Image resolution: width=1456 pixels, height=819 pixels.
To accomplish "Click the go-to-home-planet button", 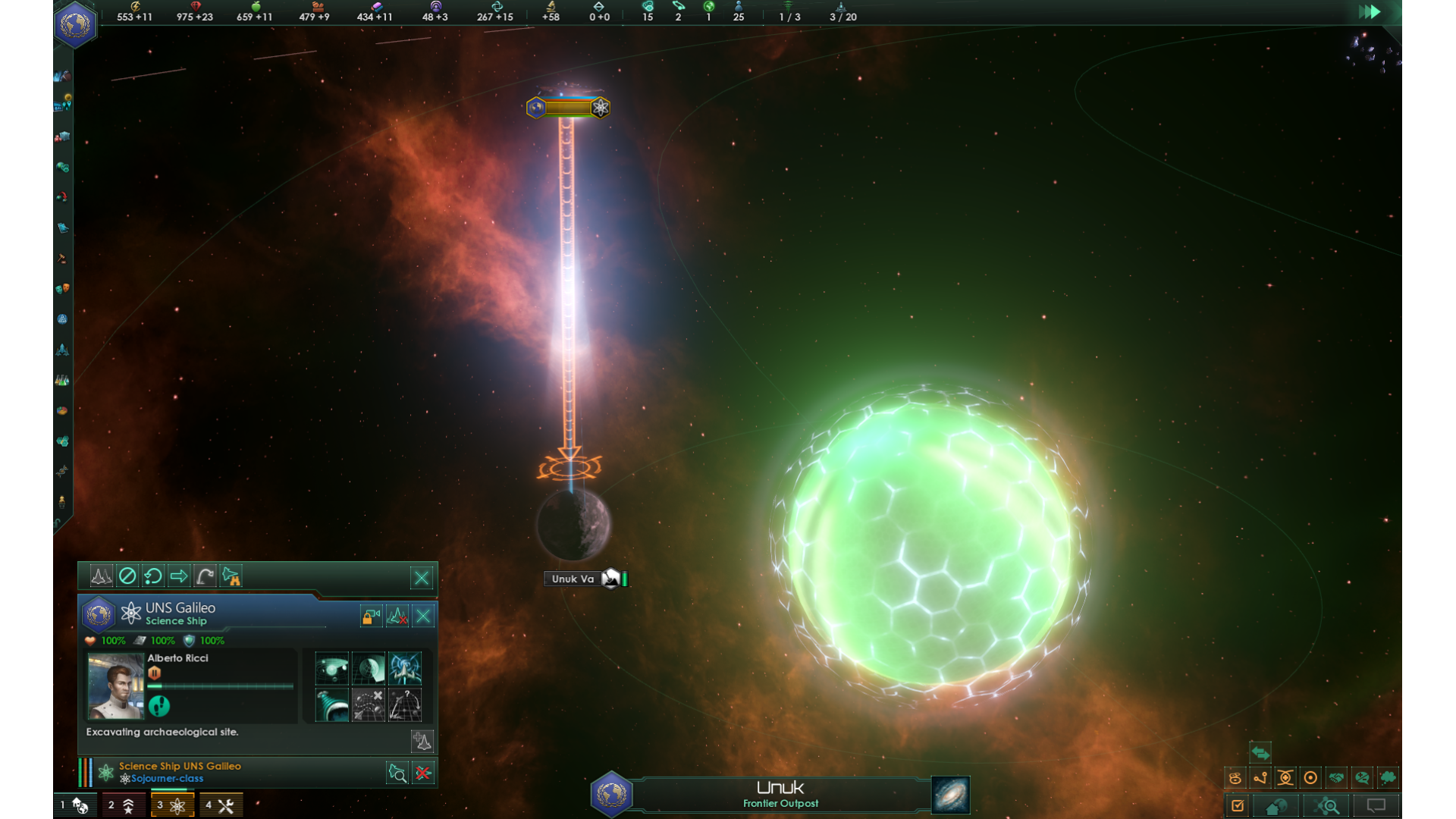I will 1276,806.
